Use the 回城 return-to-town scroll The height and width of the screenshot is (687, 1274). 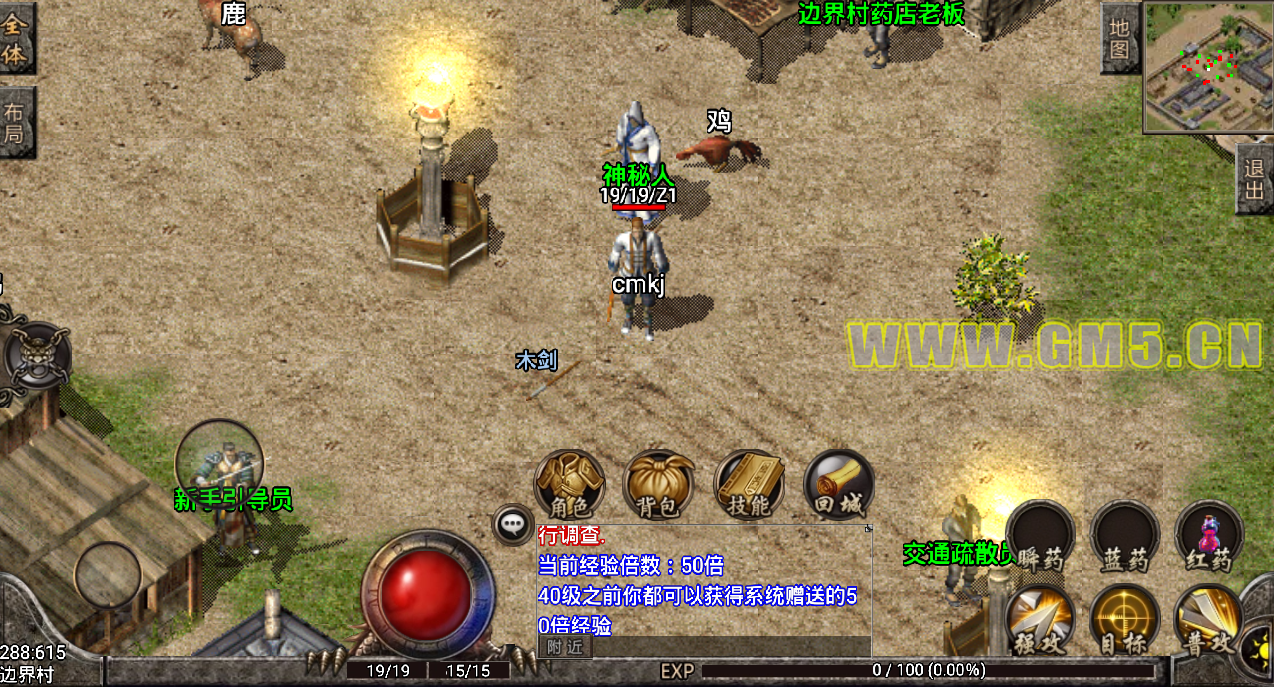point(838,484)
